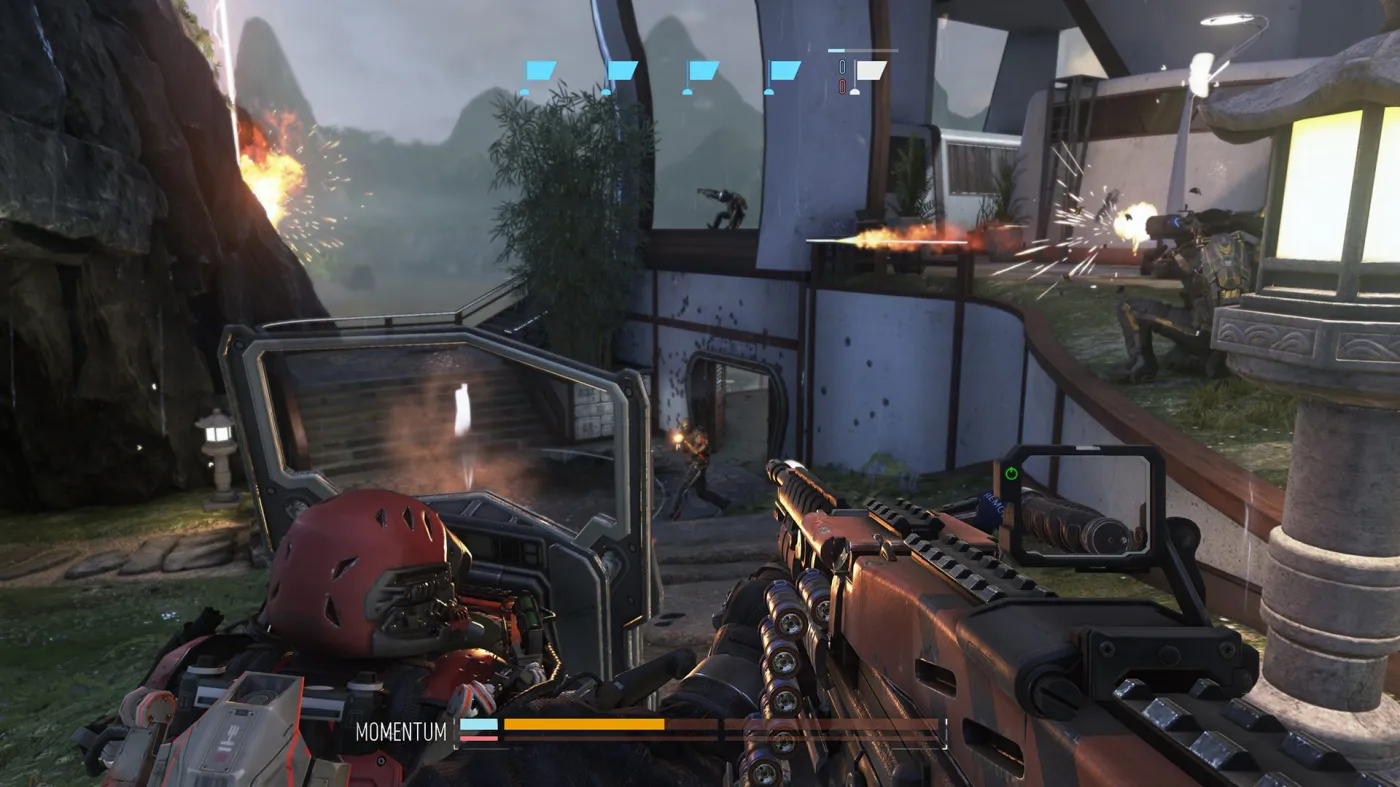Click the first blue captured flag icon
The image size is (1400, 787).
click(x=540, y=70)
